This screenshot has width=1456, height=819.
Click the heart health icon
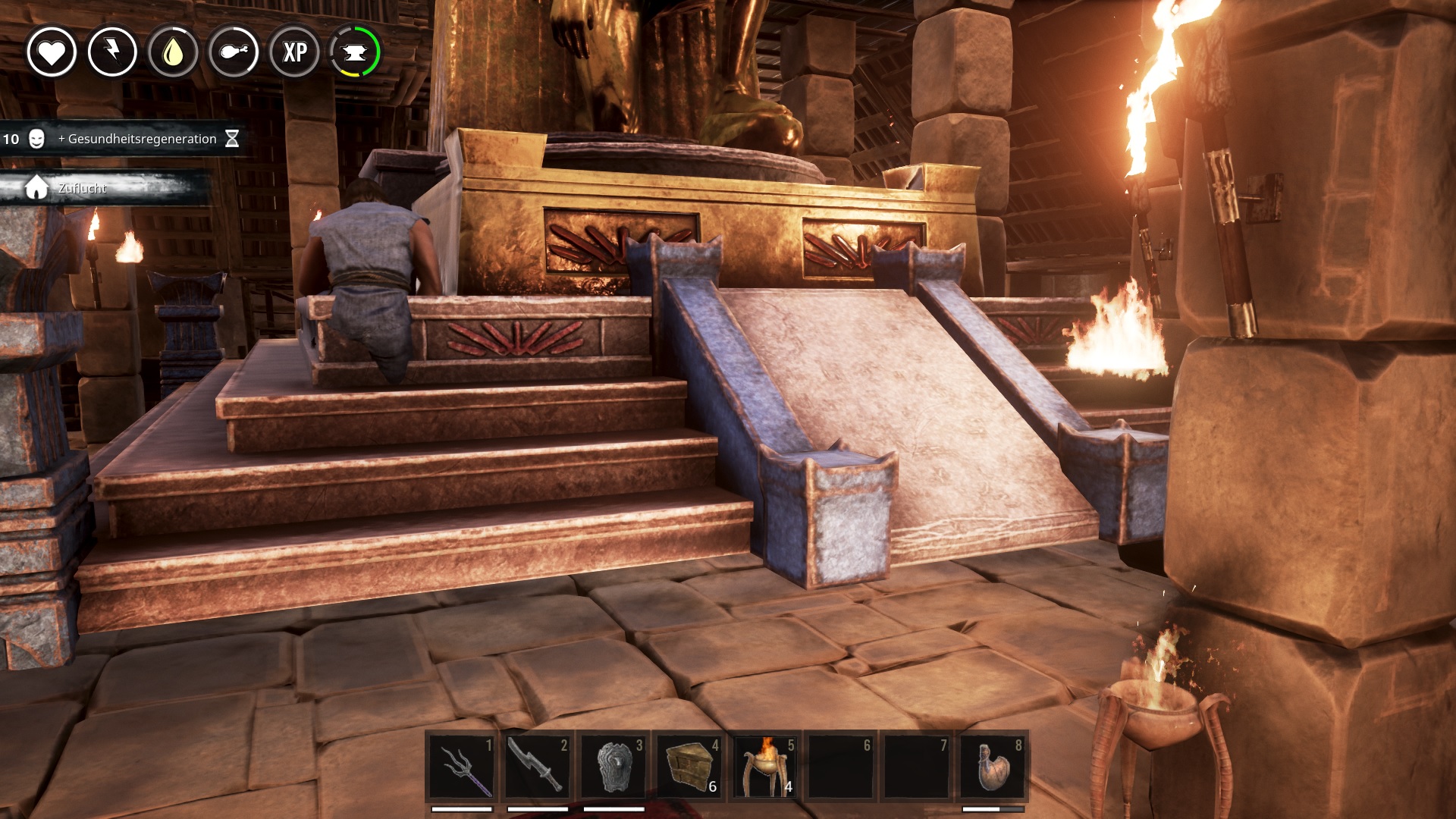[x=52, y=52]
